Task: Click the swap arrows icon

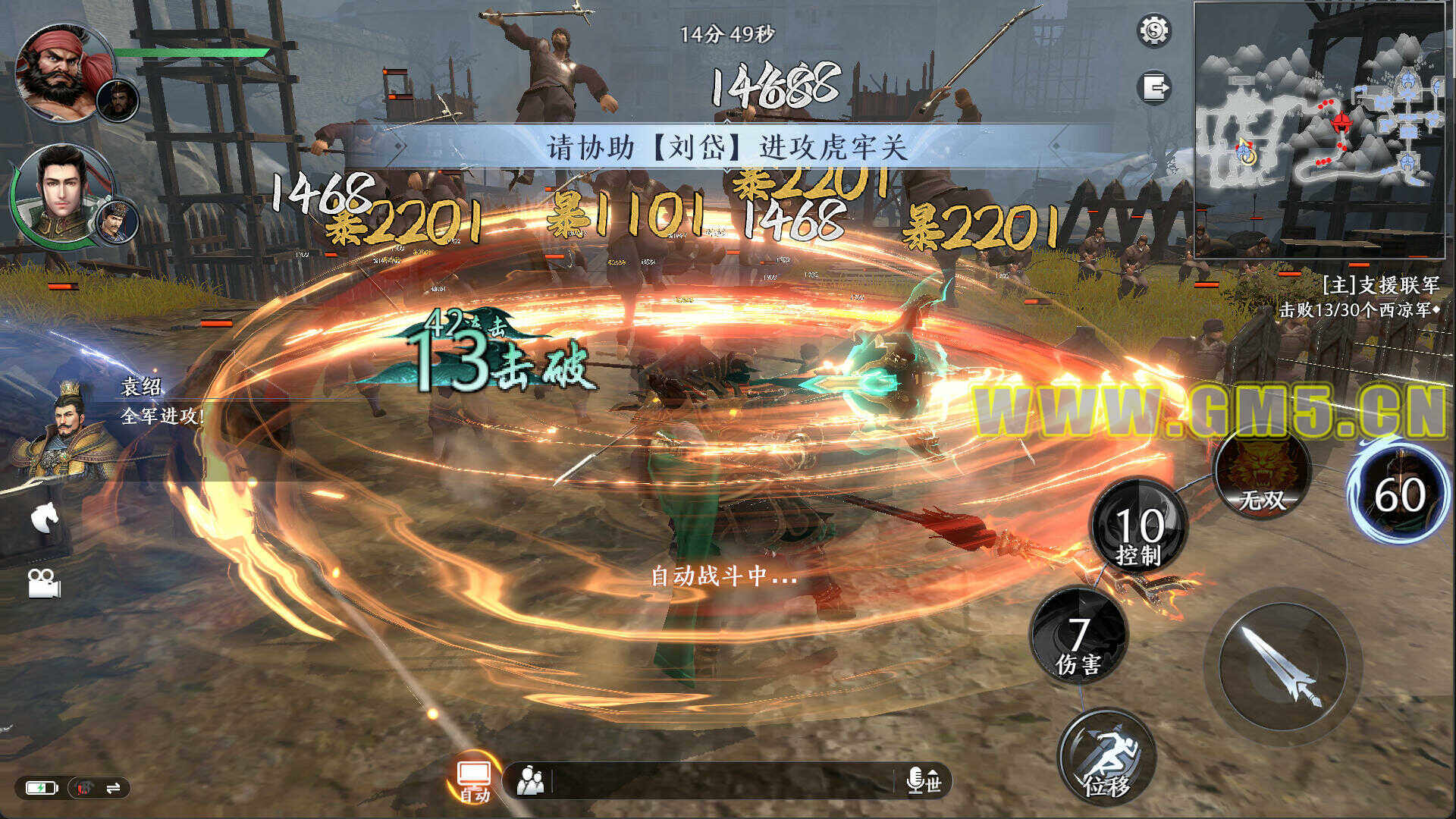Action: (113, 789)
